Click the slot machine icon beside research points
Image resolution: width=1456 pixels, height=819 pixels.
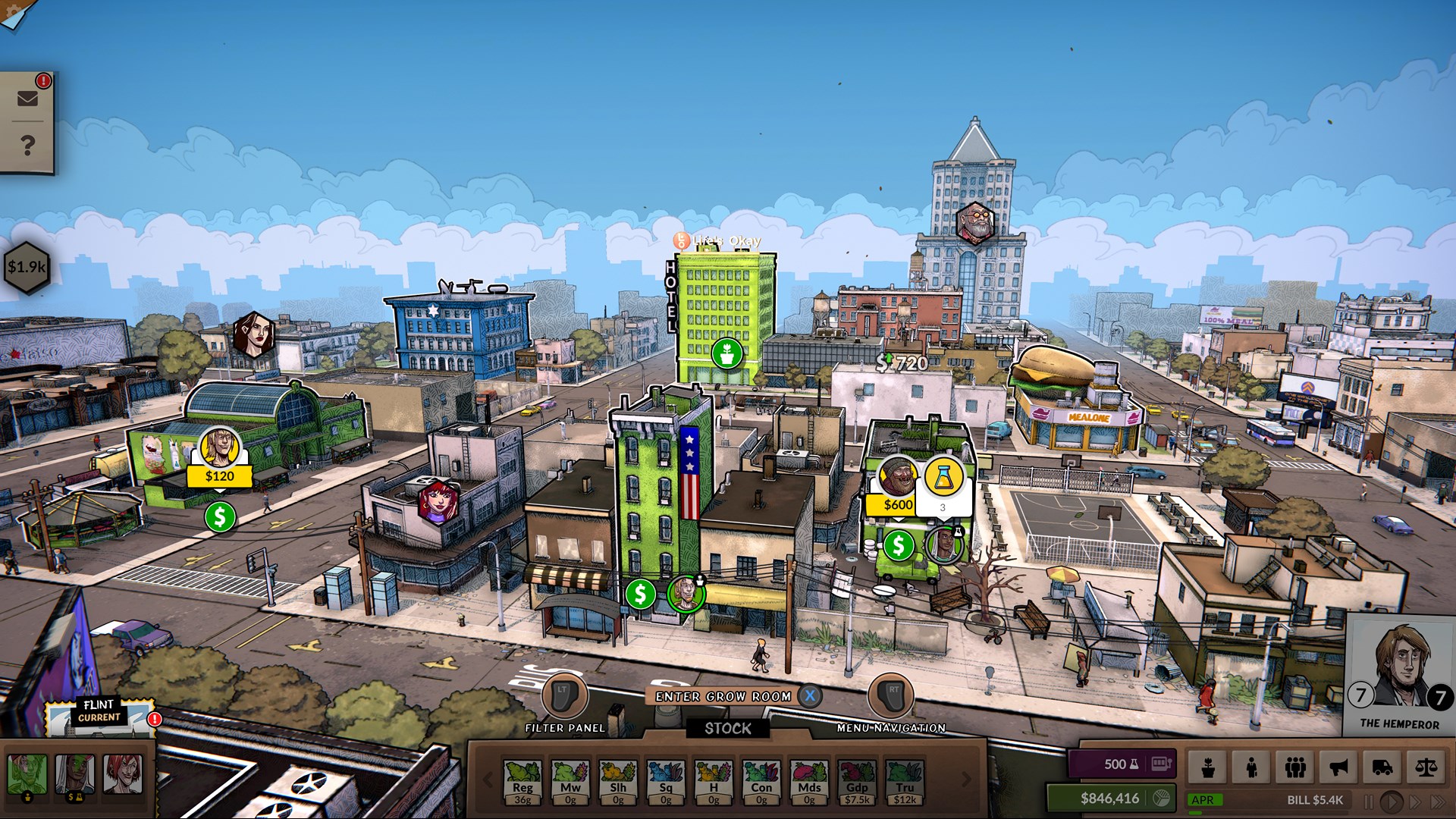point(1161,764)
